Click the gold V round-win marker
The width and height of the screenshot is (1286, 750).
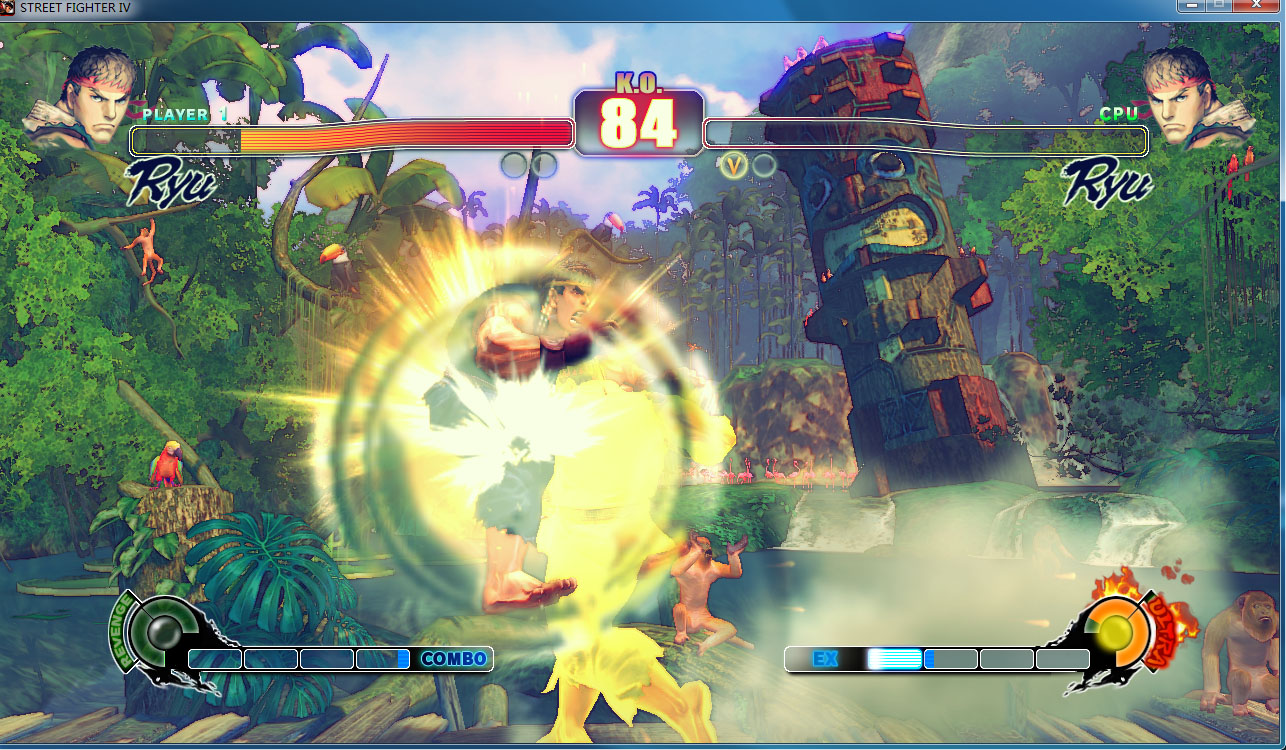pos(735,164)
